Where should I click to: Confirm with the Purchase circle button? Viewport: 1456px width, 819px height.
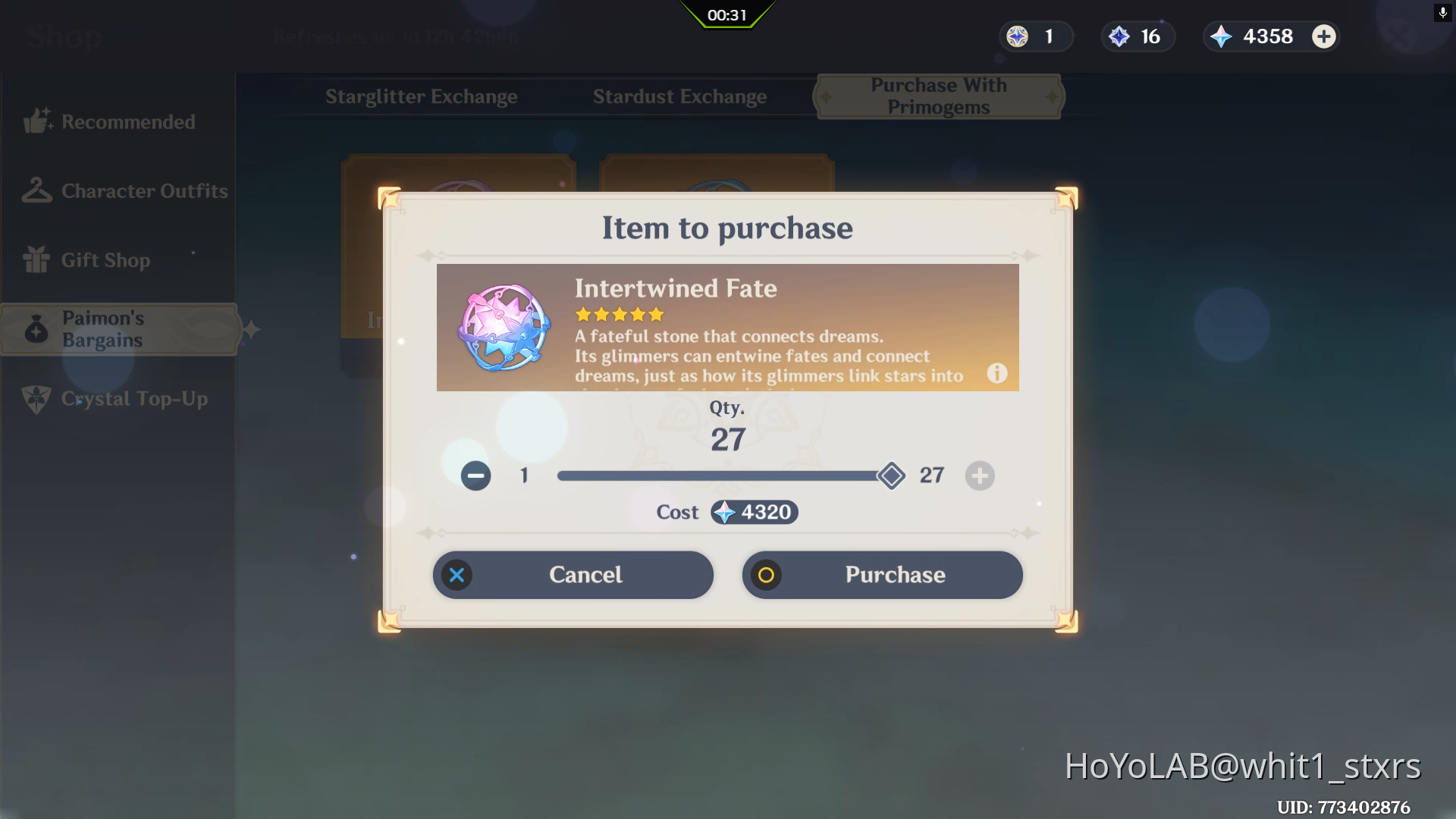(x=882, y=574)
